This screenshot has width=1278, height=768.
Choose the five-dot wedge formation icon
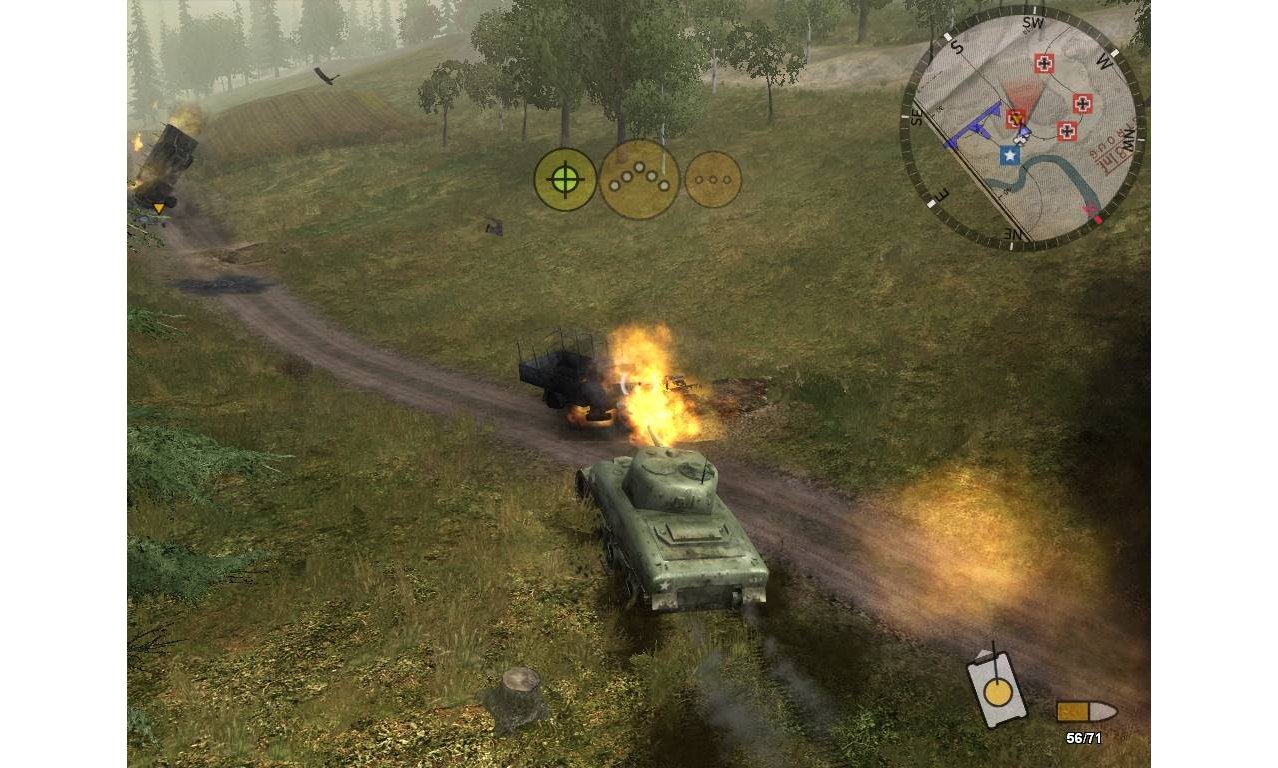pyautogui.click(x=639, y=180)
